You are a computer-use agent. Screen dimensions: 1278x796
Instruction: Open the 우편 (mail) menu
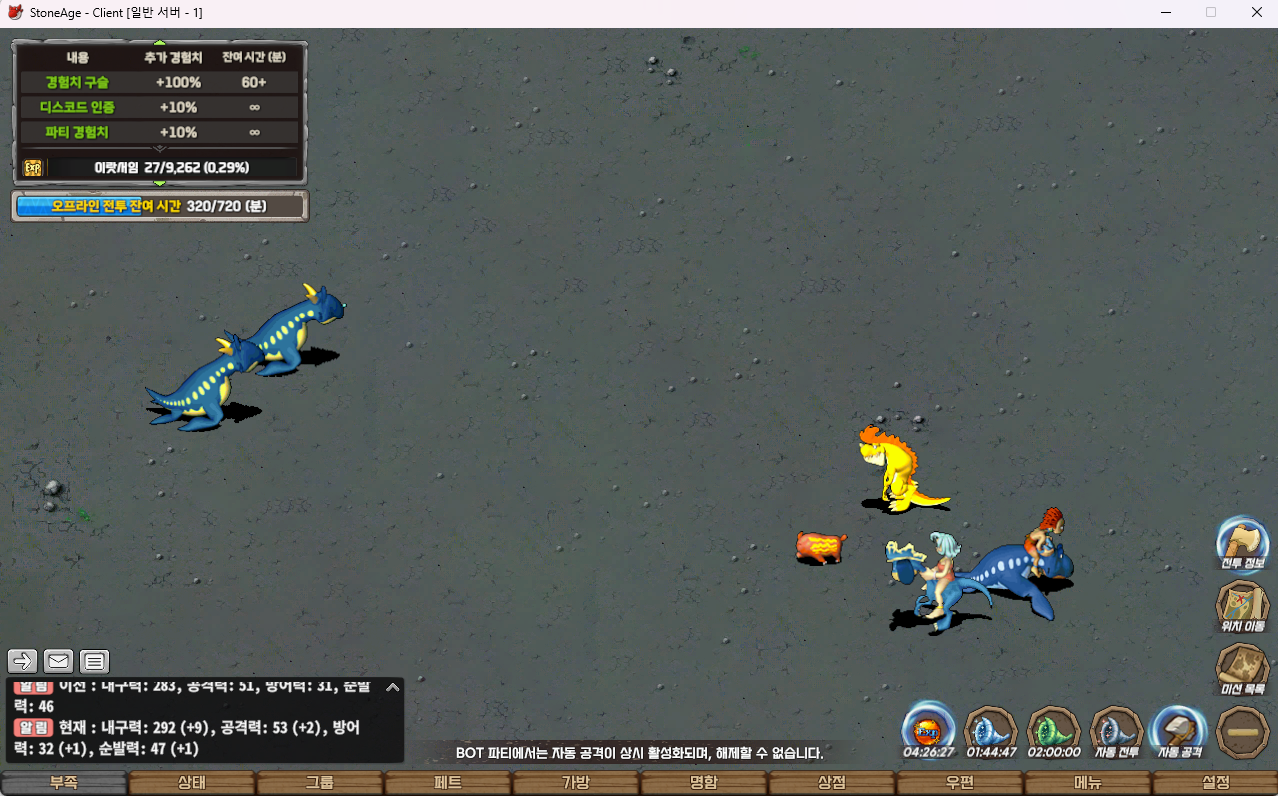(x=960, y=783)
